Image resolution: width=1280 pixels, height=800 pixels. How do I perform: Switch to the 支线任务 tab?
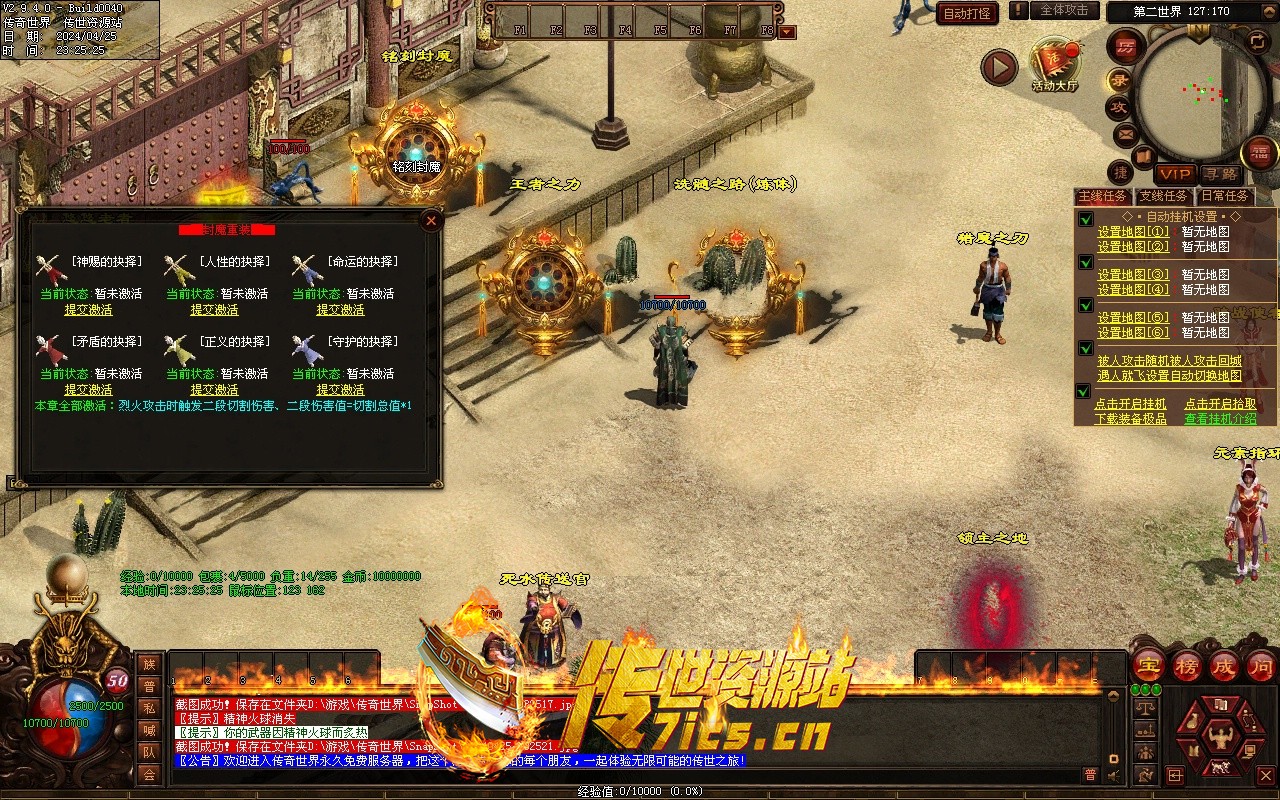(1163, 197)
